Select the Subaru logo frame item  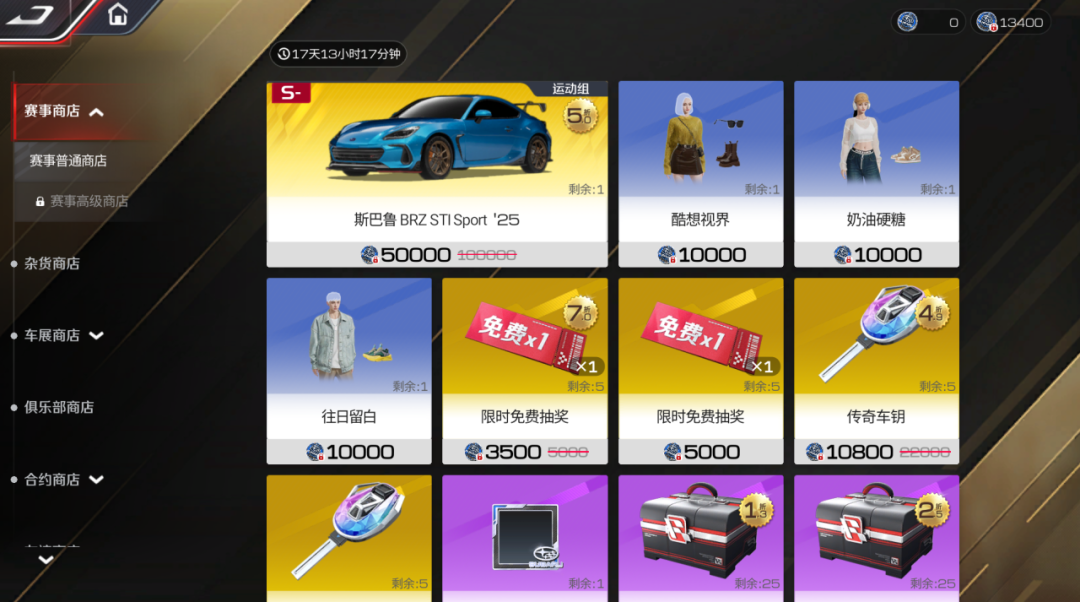pos(525,538)
